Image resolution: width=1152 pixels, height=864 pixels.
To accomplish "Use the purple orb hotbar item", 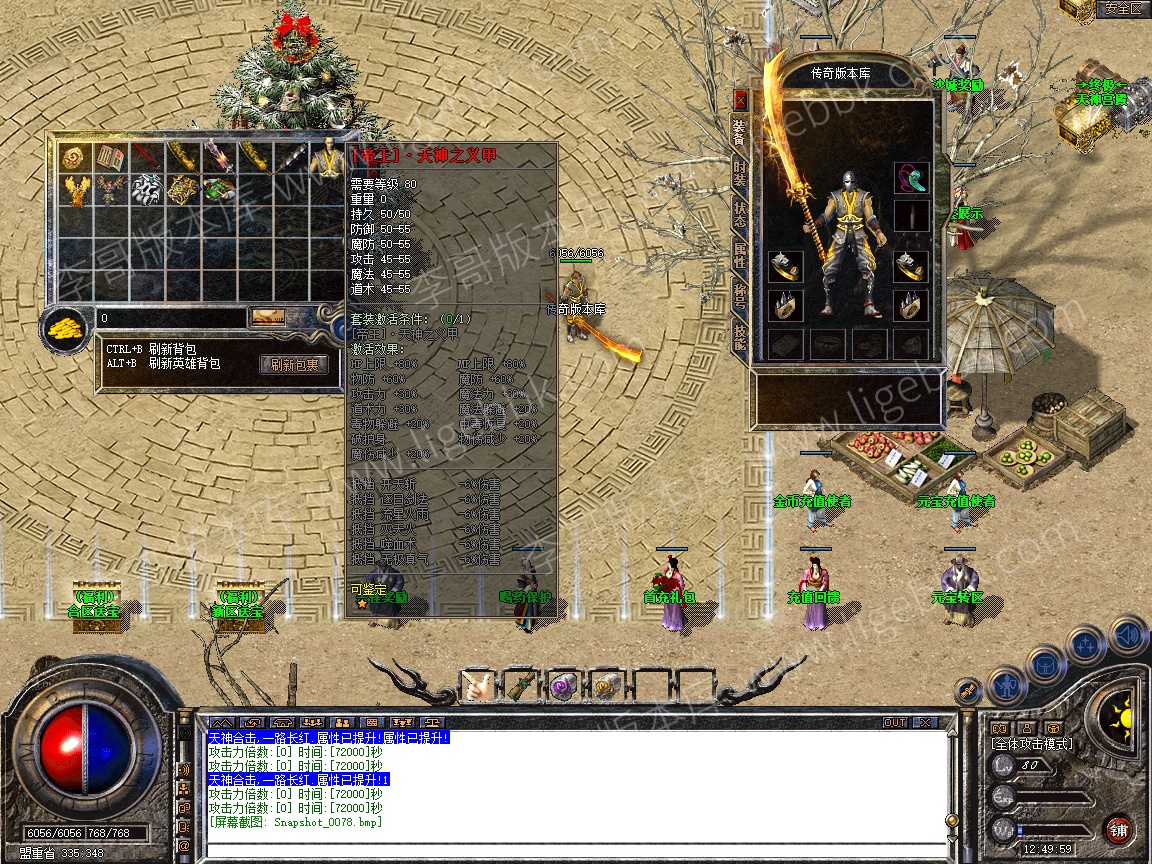I will pos(564,686).
